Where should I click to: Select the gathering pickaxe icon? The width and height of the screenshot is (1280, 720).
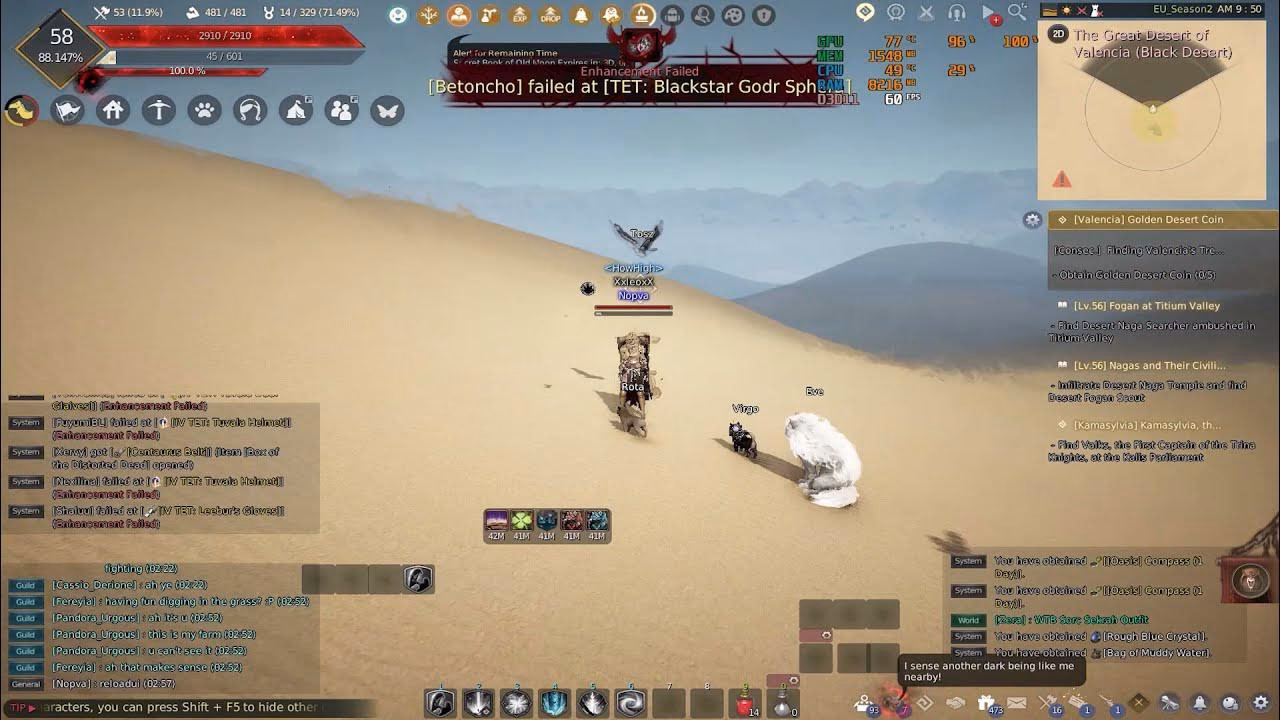158,110
